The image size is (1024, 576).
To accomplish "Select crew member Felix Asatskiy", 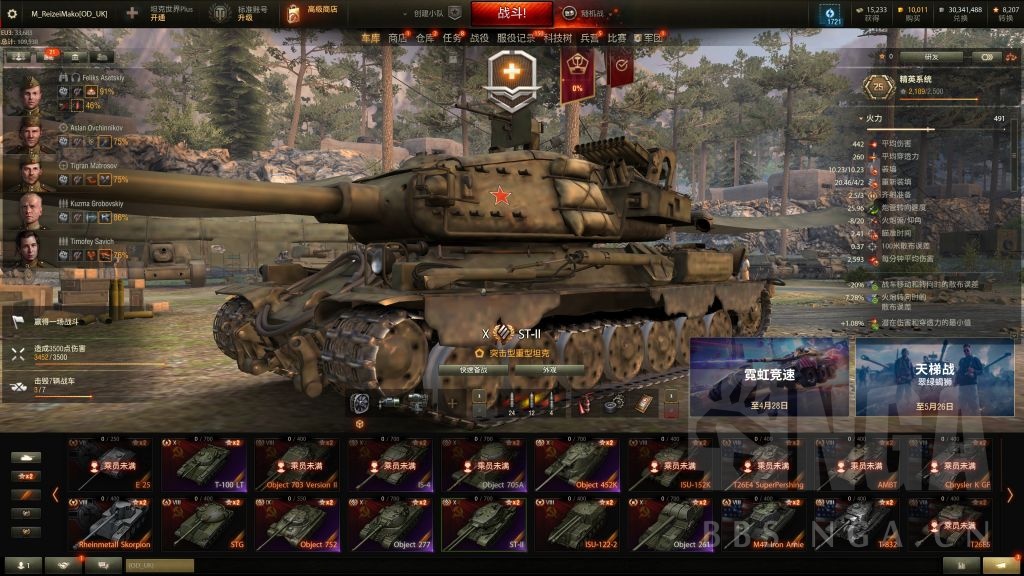I will click(x=28, y=92).
